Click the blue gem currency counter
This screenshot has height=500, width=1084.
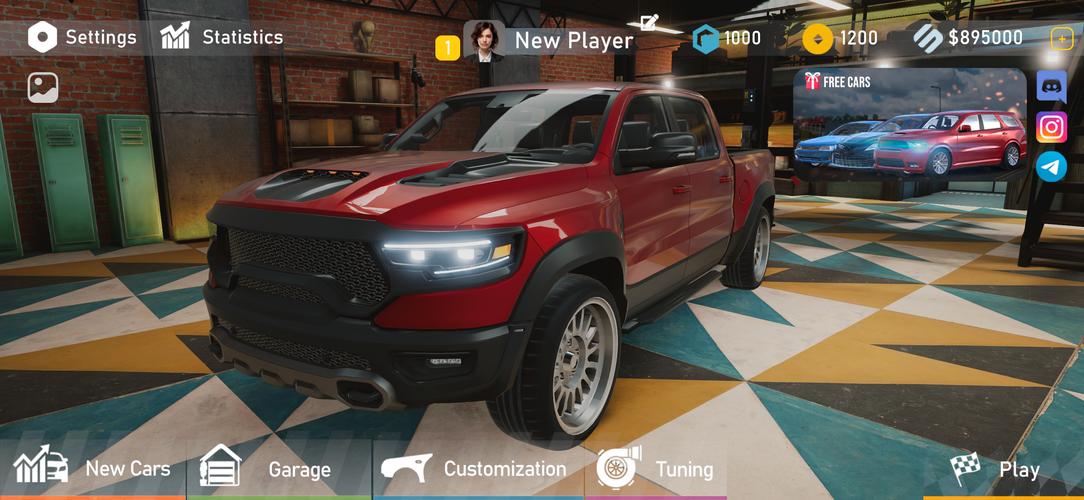click(728, 39)
